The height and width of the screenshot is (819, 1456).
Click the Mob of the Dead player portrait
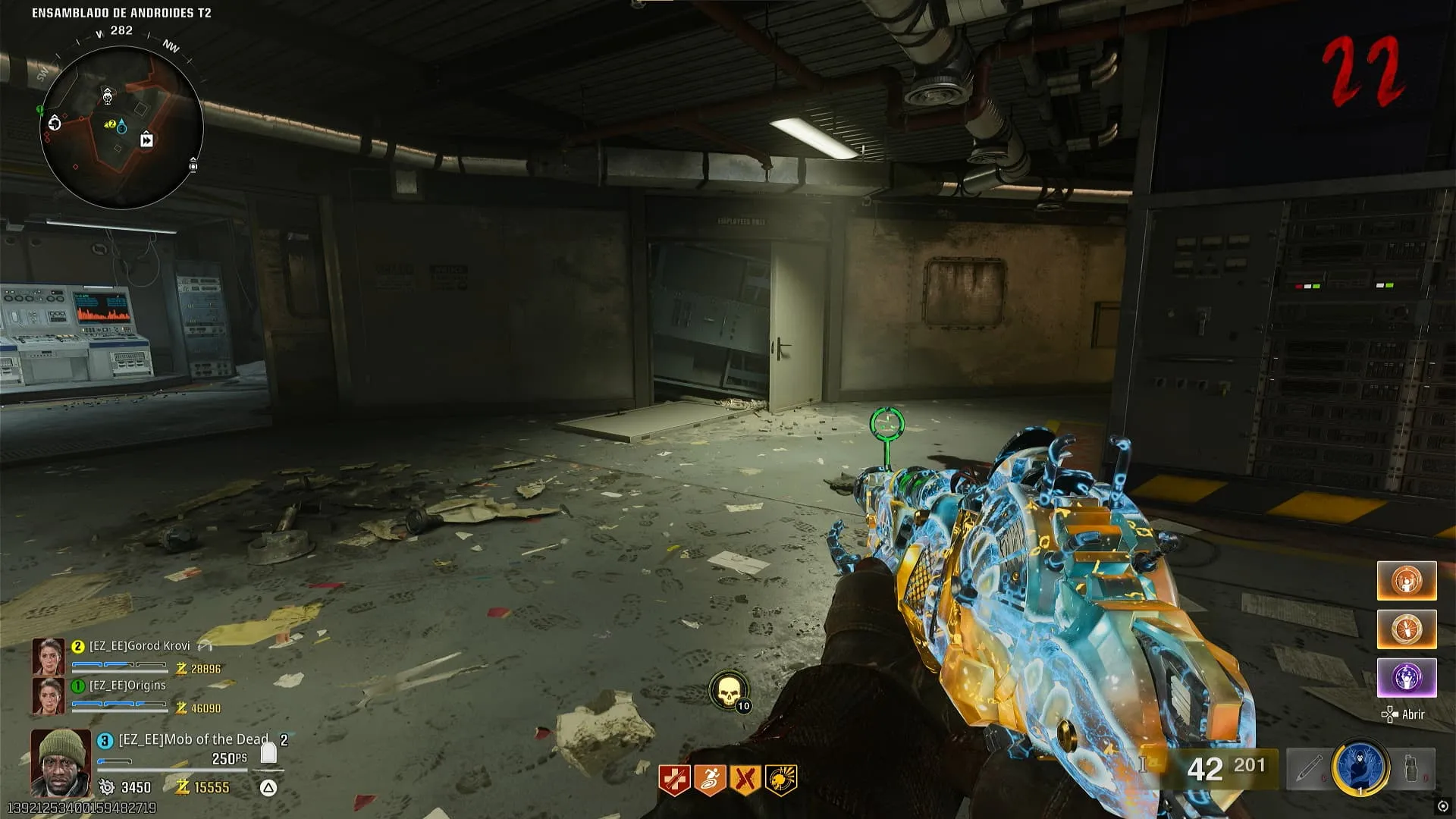tap(61, 762)
